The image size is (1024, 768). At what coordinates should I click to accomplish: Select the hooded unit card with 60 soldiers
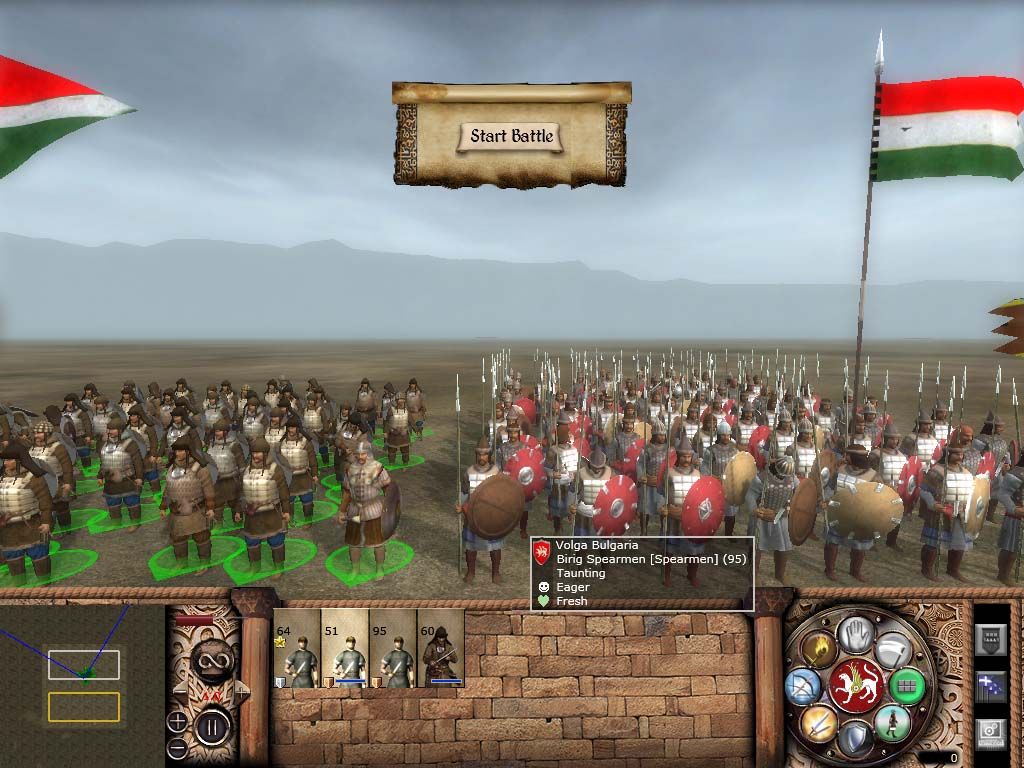pyautogui.click(x=441, y=650)
